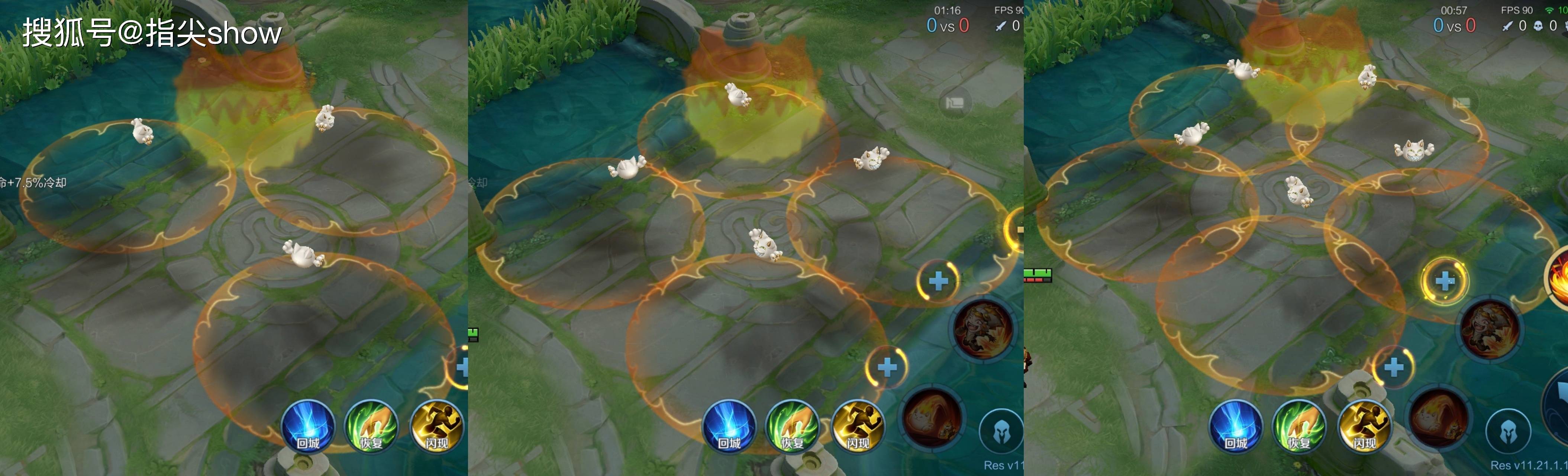Screen dimensions: 1568x476
Task: Click the glowing gold-ringed skill upgrade plus
Action: click(x=1445, y=281)
